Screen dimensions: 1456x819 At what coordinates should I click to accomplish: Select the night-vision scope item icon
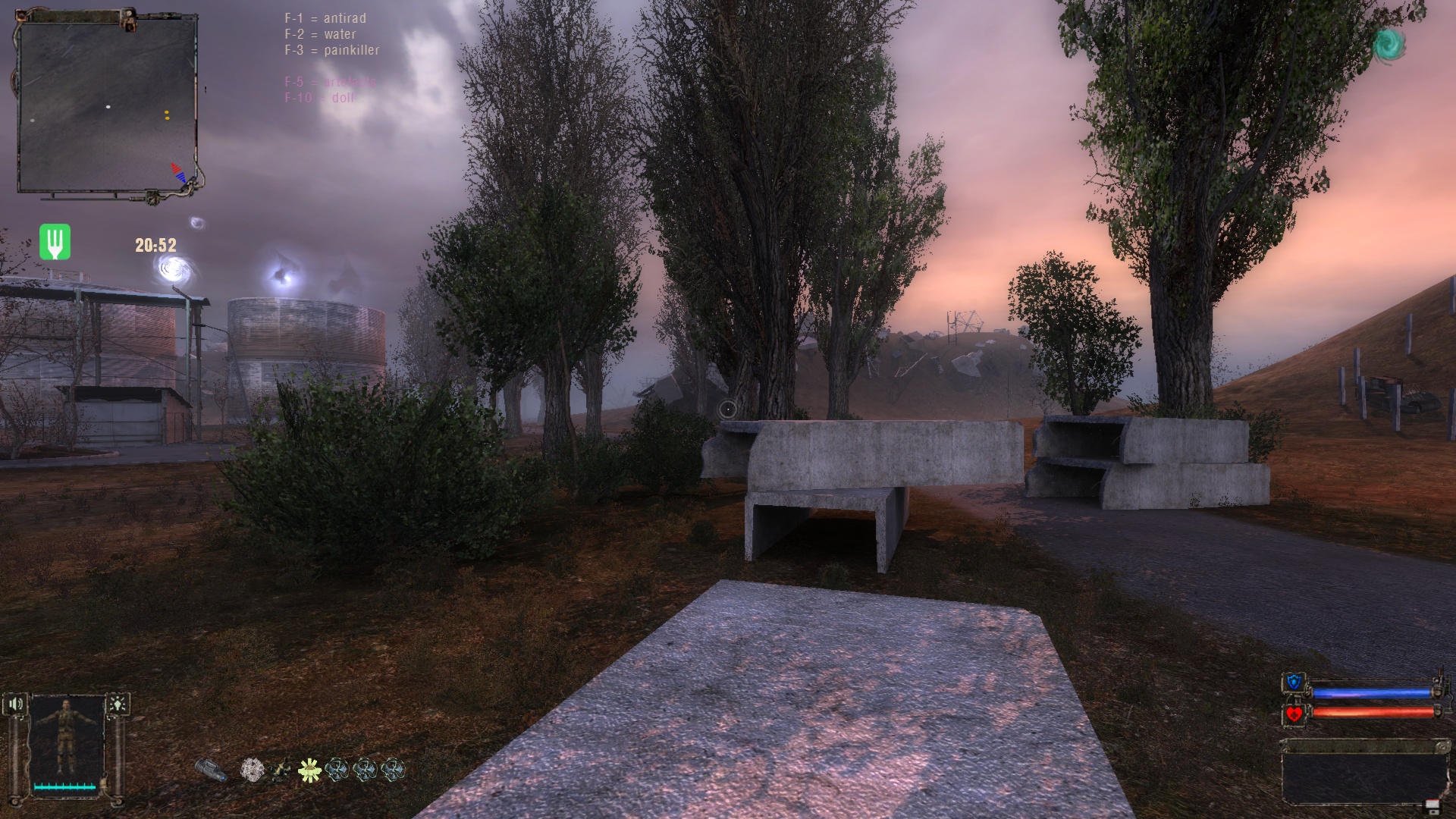[x=212, y=770]
